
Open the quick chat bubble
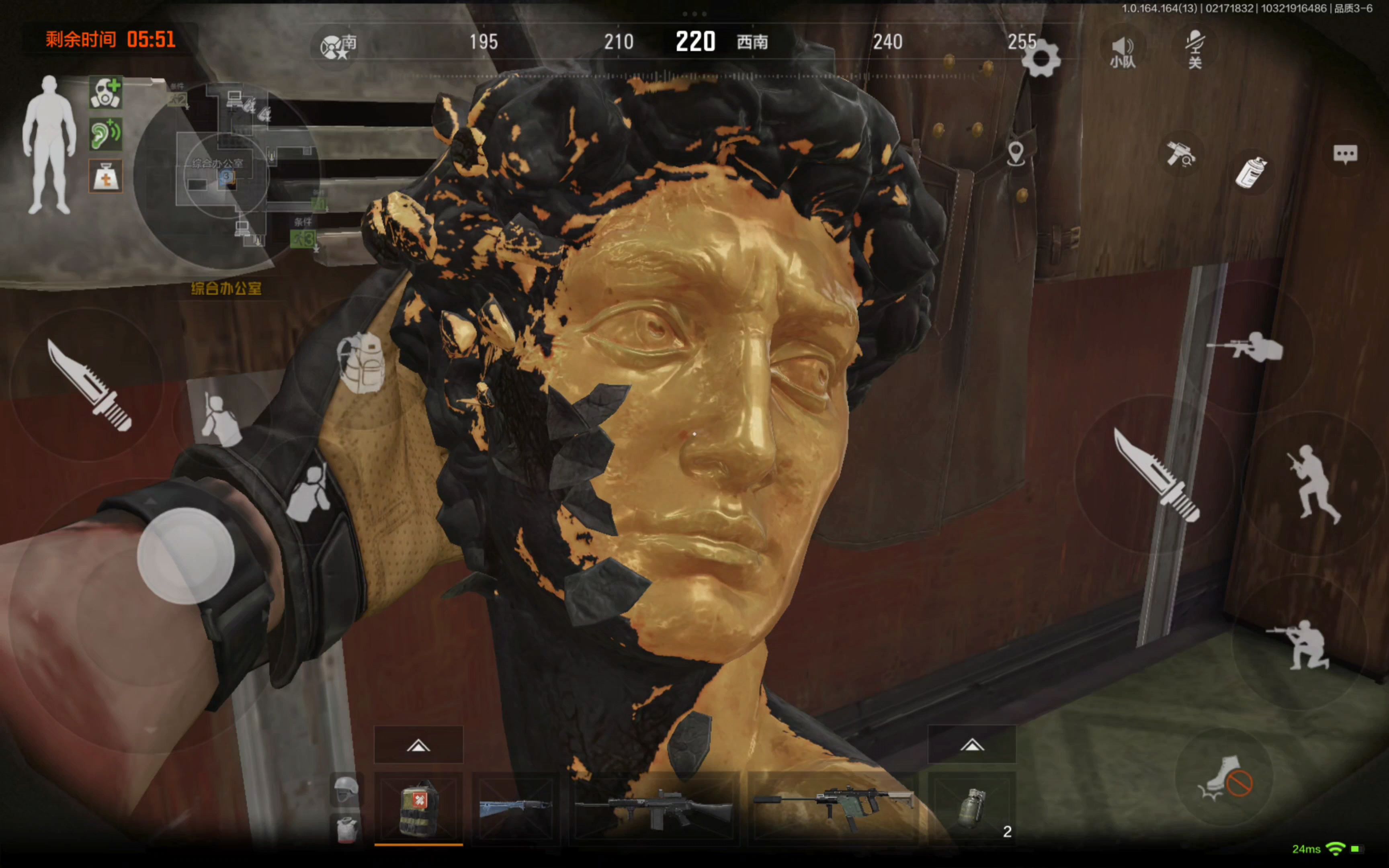tap(1345, 154)
